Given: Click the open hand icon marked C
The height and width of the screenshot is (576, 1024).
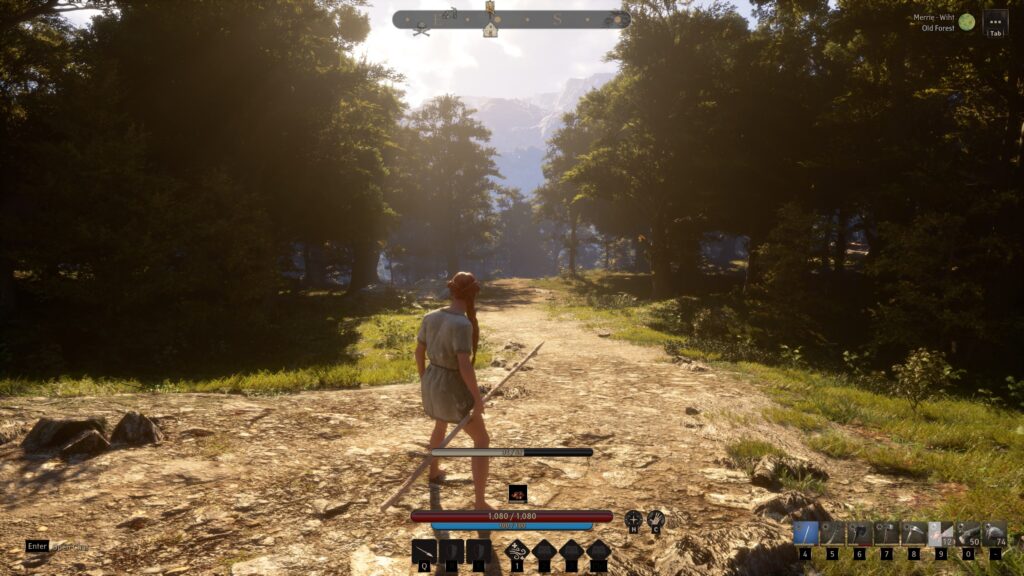Looking at the screenshot, I should (x=656, y=519).
